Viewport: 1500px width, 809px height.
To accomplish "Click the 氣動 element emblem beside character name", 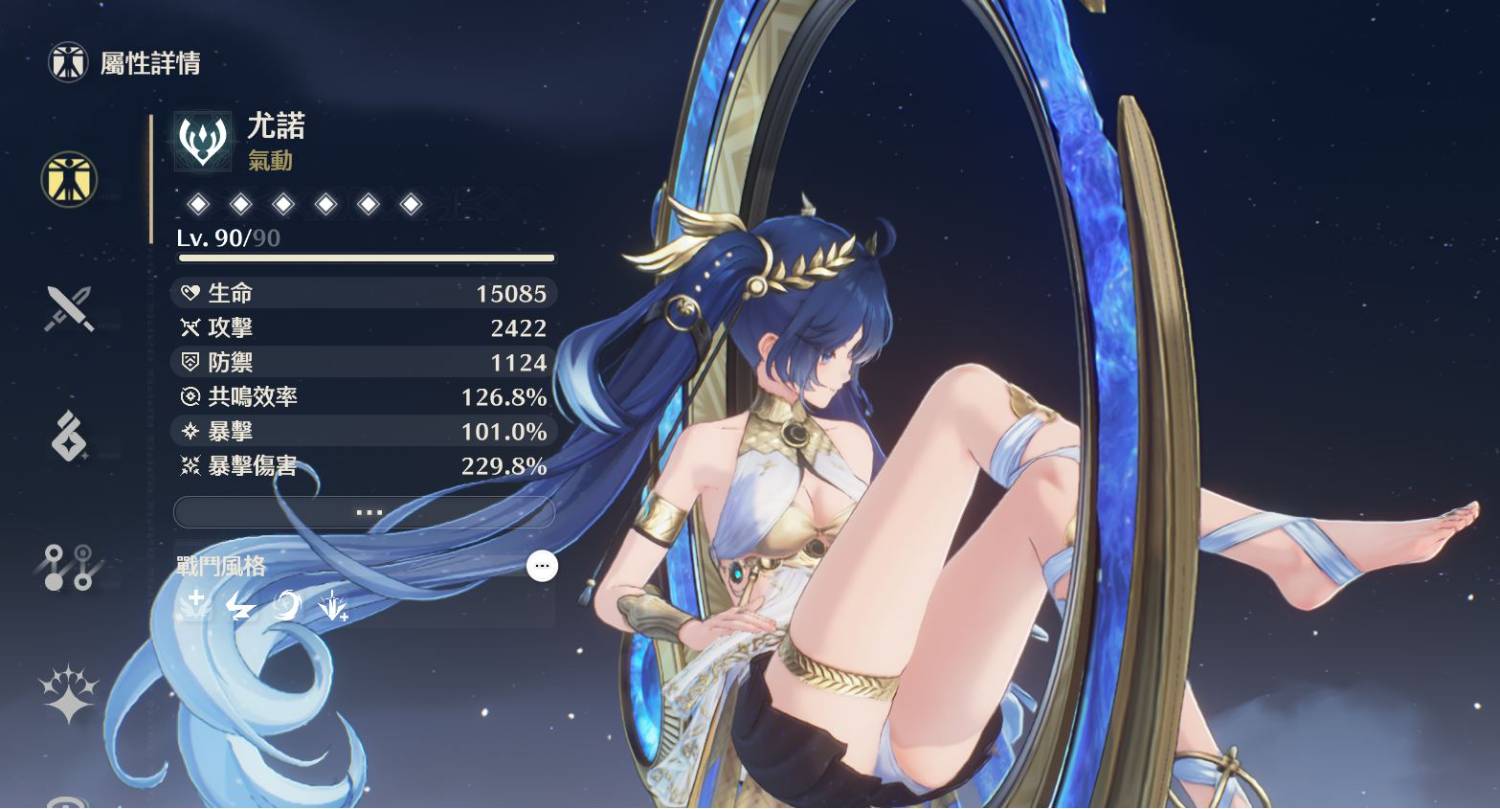I will (203, 141).
